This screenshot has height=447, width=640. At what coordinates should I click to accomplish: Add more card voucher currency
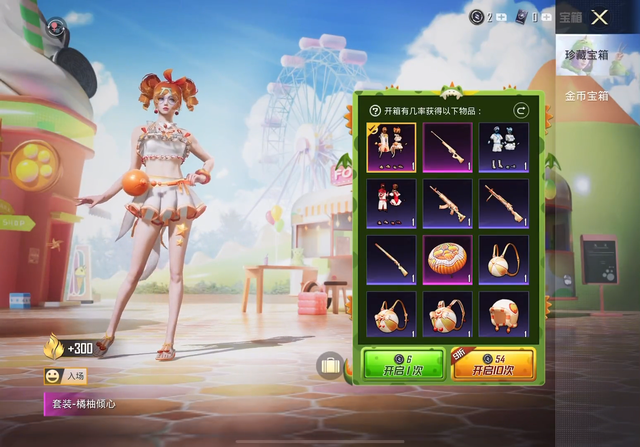(x=548, y=17)
